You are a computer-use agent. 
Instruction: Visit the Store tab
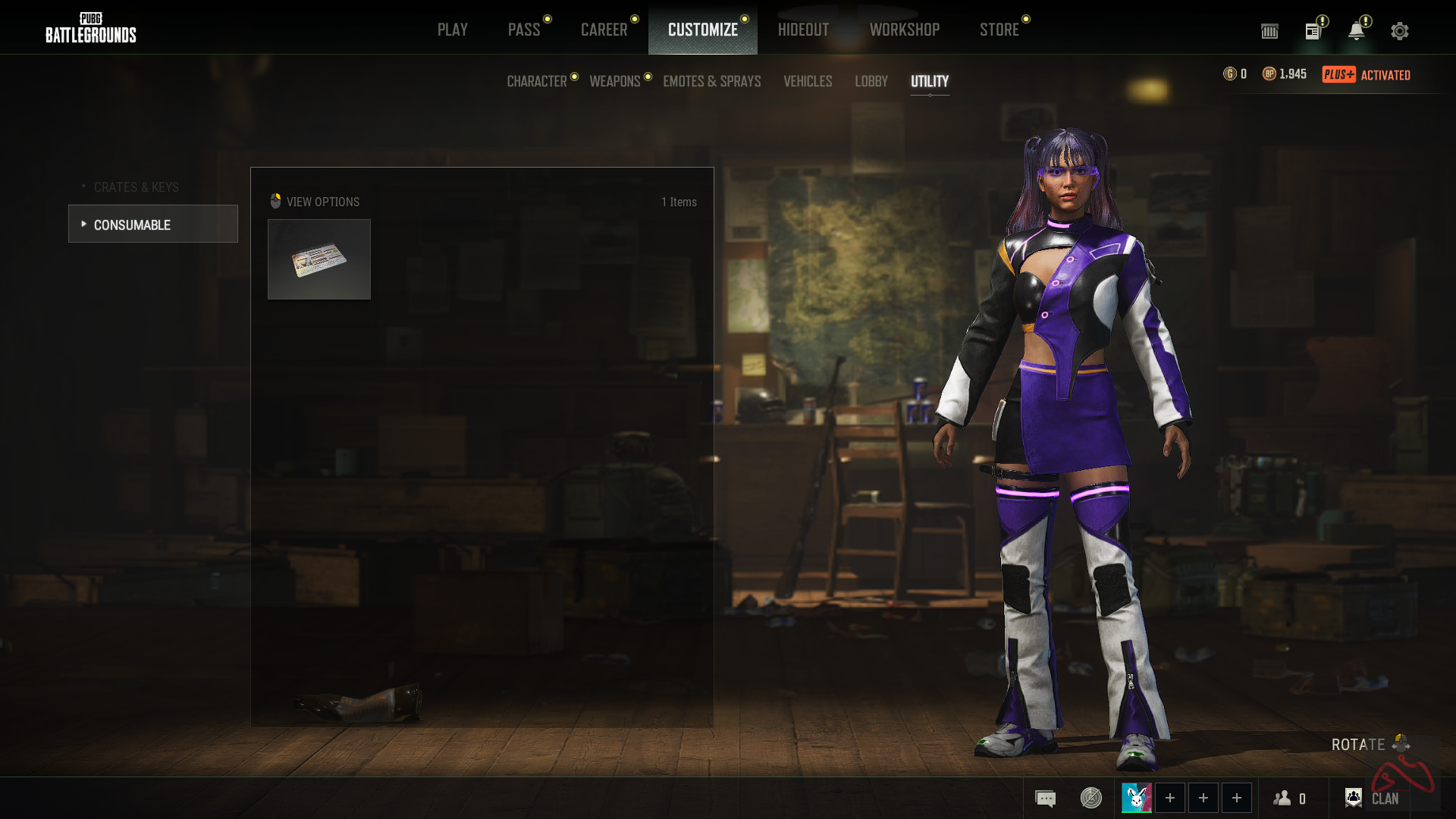tap(999, 30)
